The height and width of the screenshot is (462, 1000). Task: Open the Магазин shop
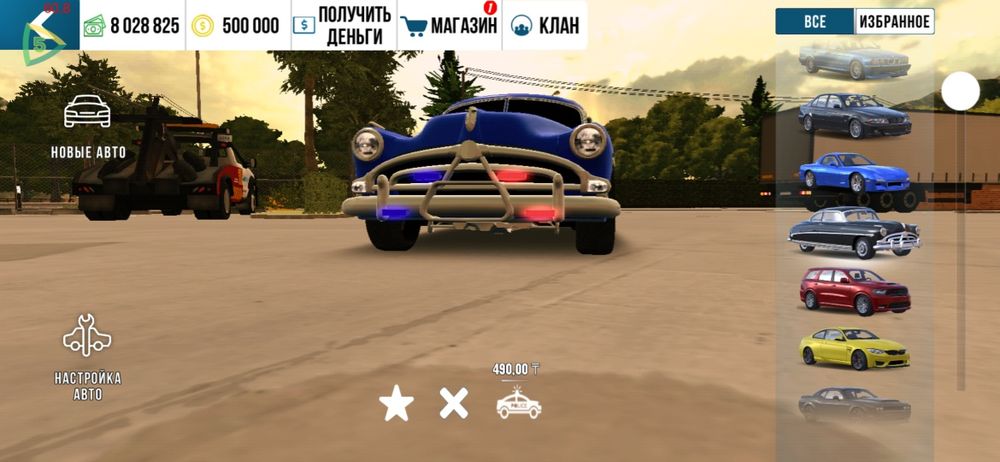click(449, 25)
